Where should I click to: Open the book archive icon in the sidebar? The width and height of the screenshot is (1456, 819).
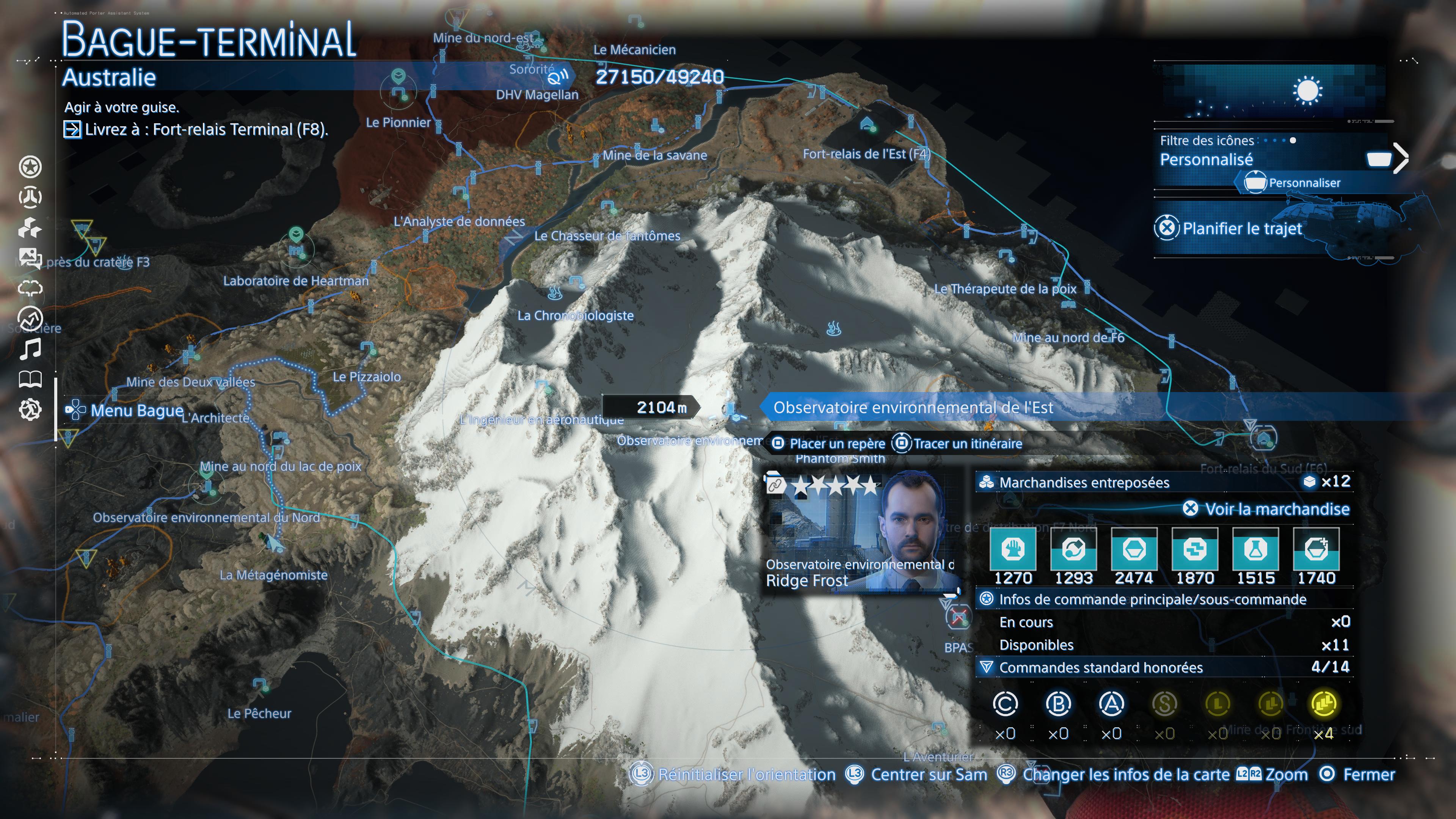pos(31,380)
